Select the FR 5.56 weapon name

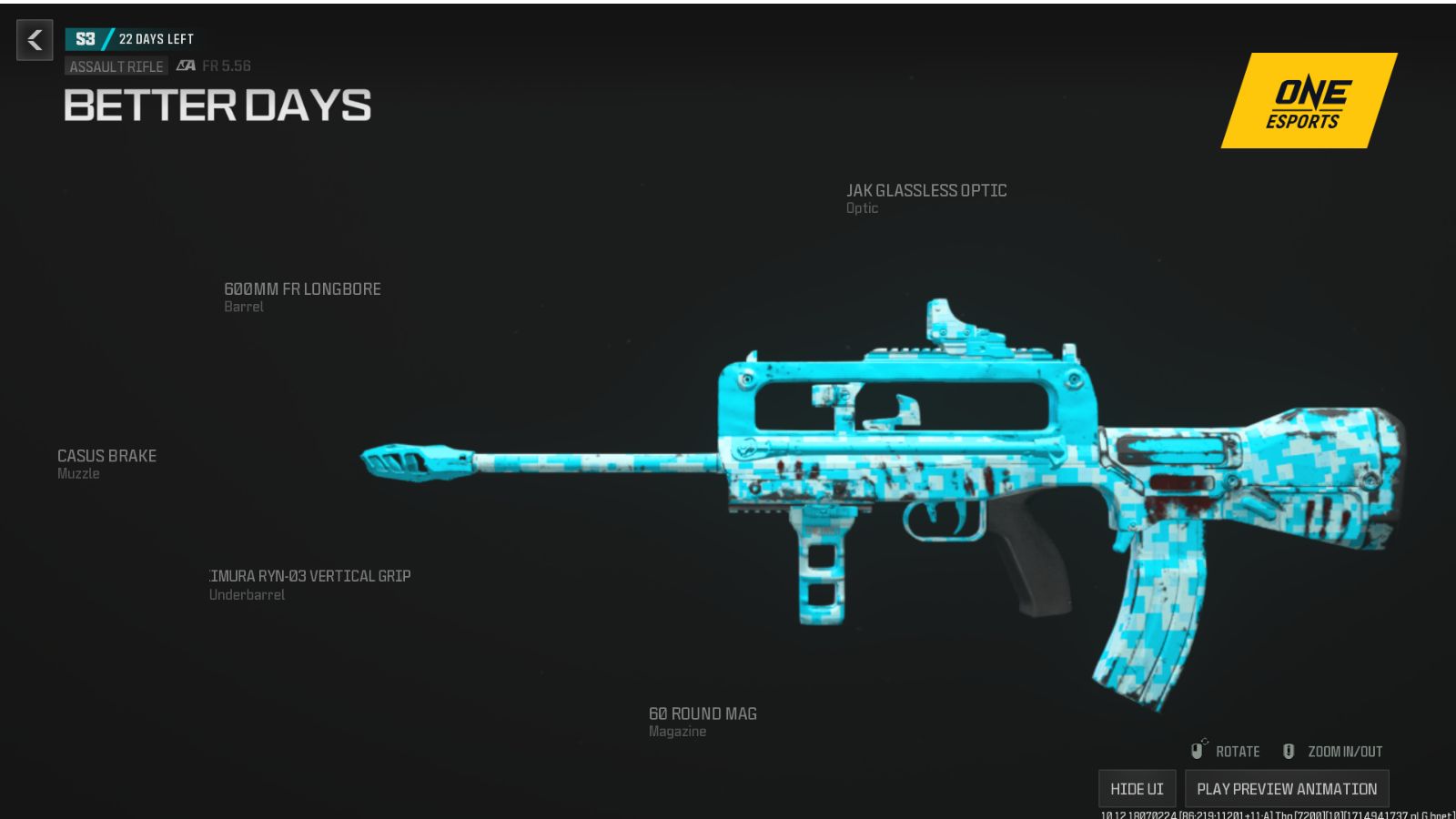coord(226,66)
